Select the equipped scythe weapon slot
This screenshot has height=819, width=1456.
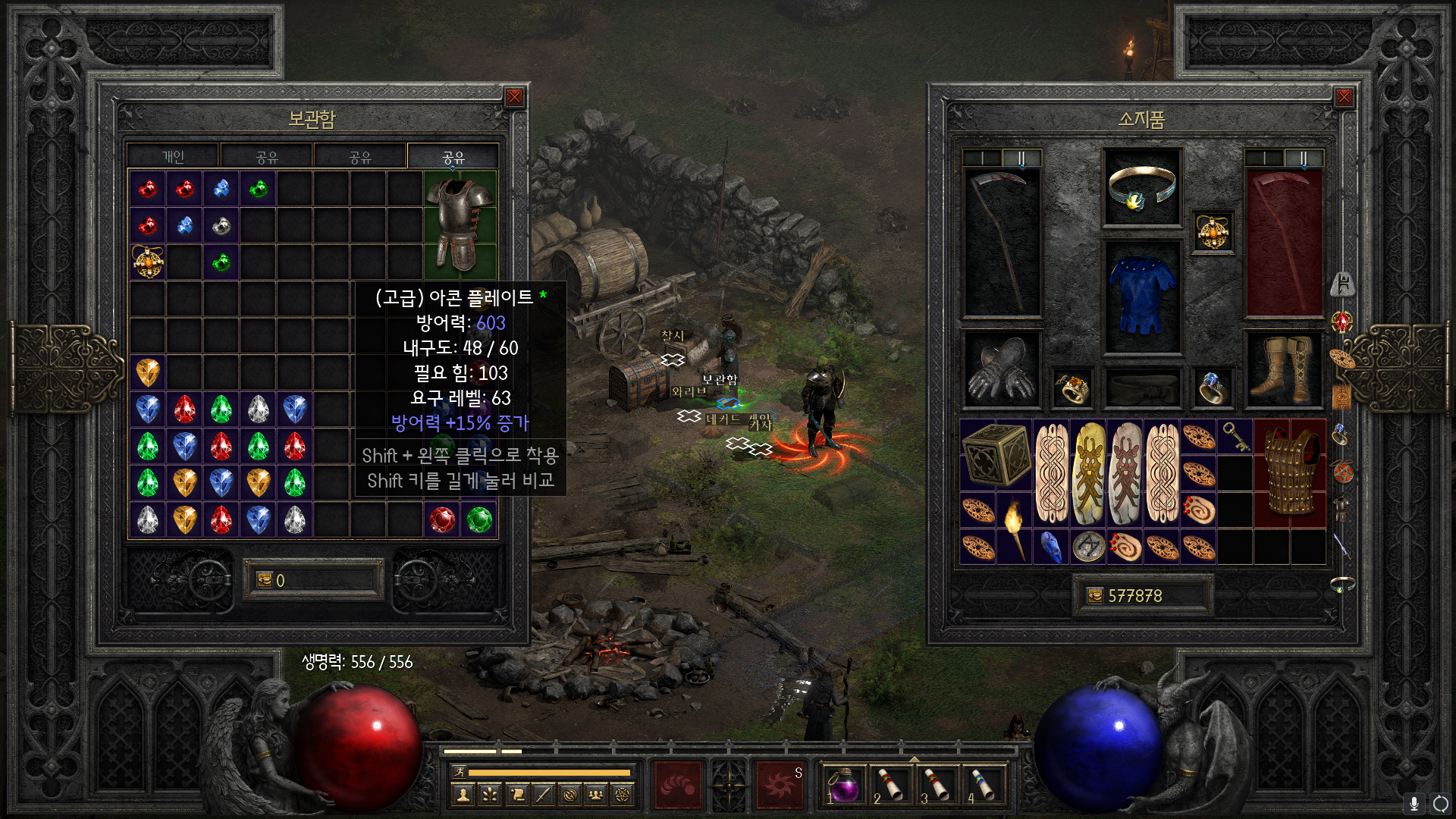click(x=1002, y=241)
